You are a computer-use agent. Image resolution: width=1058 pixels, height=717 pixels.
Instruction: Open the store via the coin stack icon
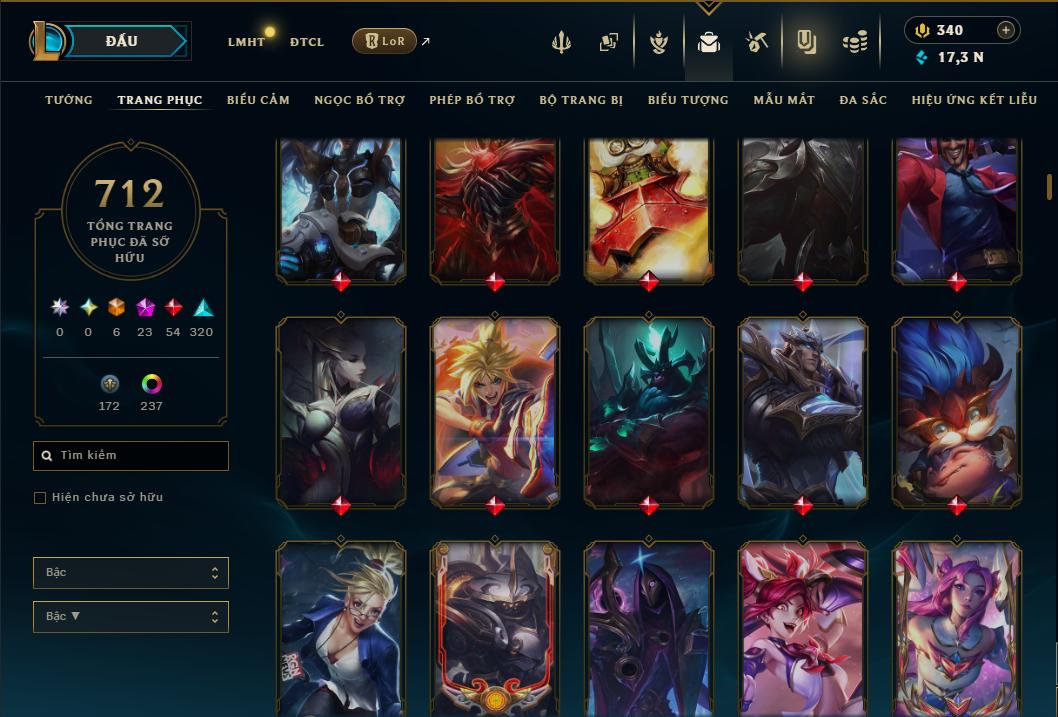point(854,42)
